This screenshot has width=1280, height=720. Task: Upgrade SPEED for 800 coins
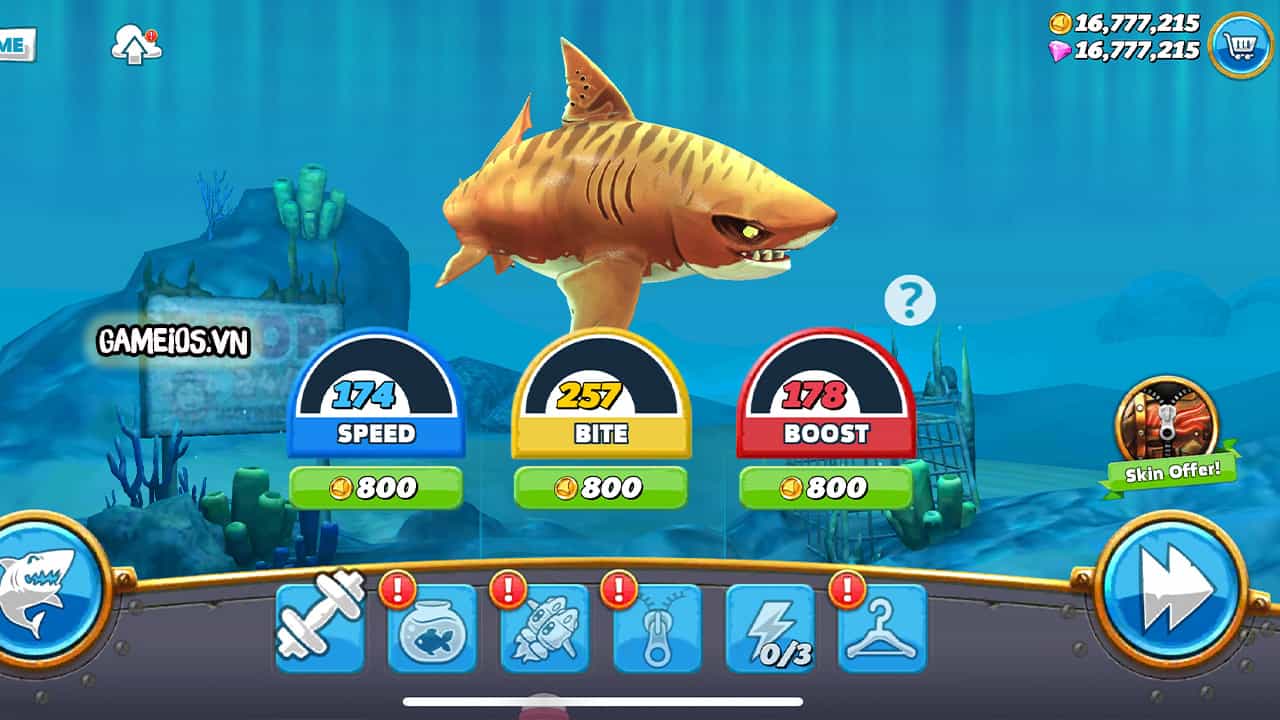pyautogui.click(x=375, y=487)
